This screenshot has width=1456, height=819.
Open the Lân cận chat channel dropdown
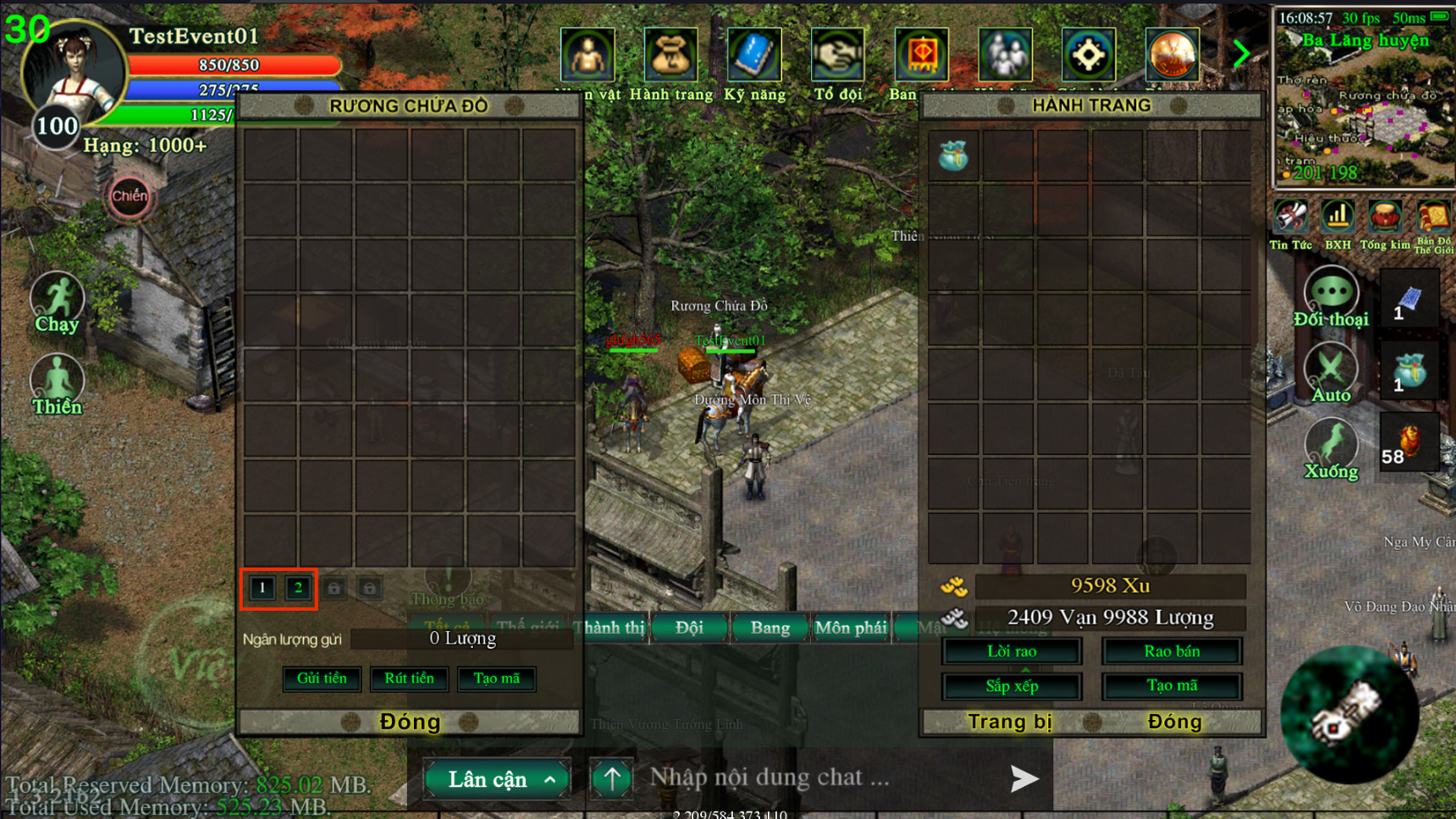click(x=497, y=779)
